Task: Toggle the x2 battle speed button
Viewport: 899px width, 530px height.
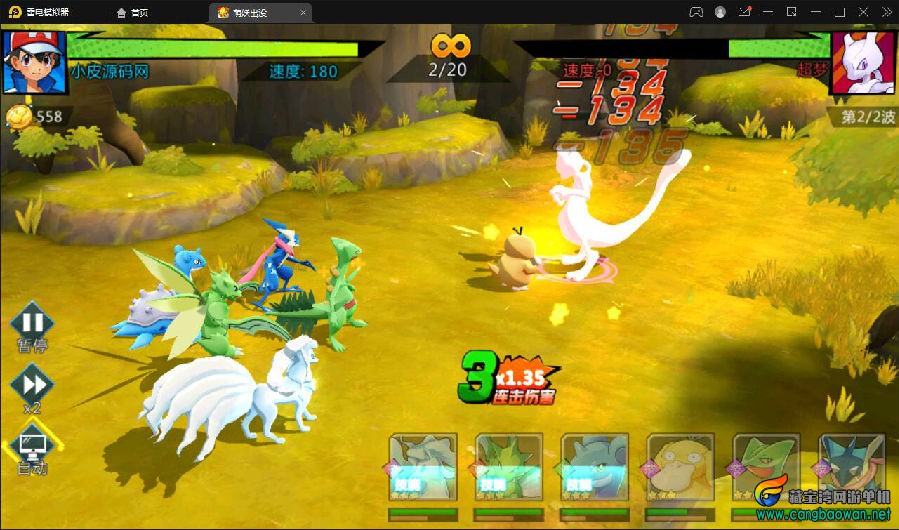Action: point(32,383)
